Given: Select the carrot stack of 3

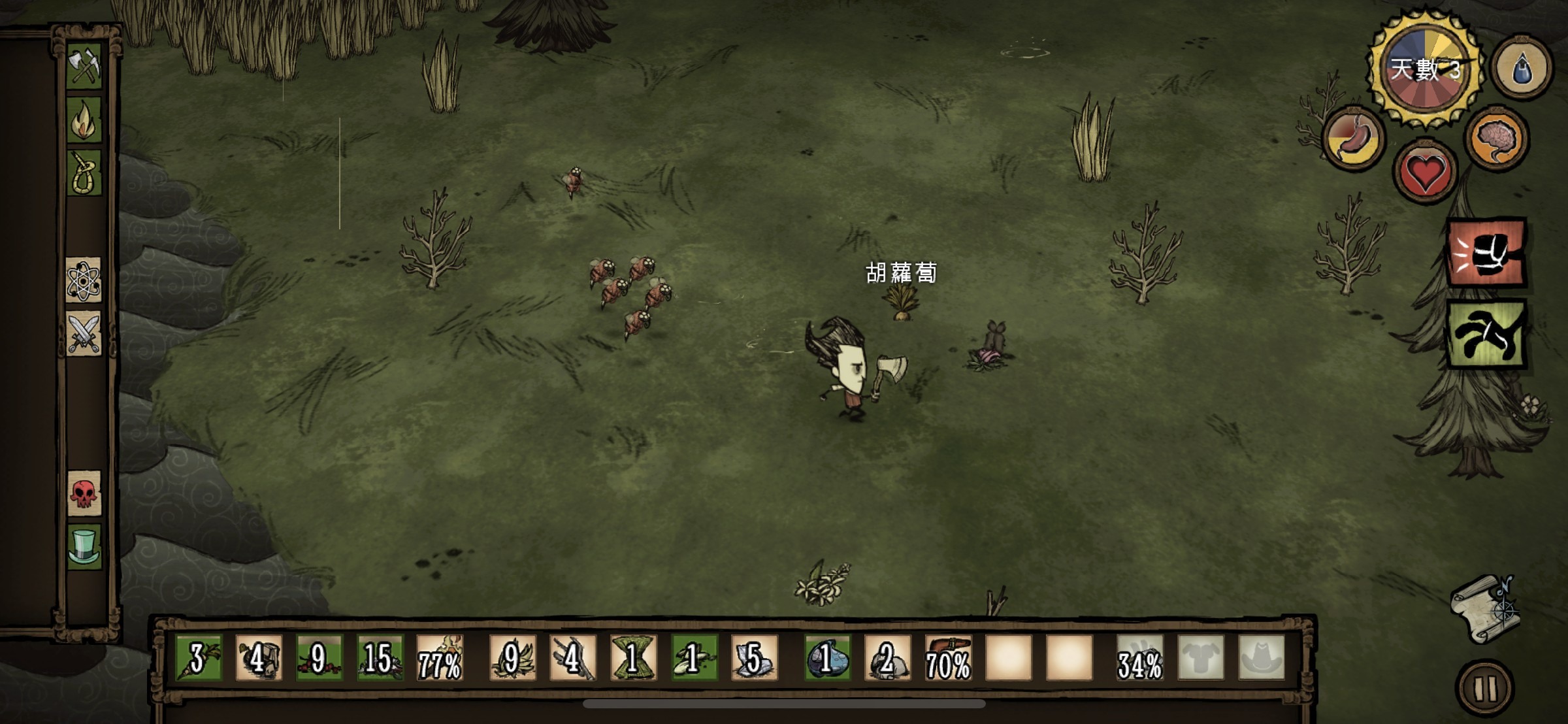Looking at the screenshot, I should pos(199,657).
